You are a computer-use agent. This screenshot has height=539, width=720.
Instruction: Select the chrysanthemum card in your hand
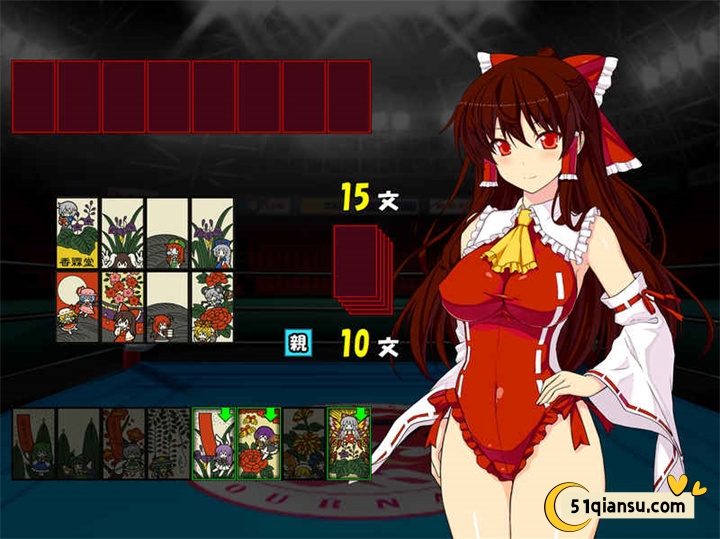(x=303, y=444)
